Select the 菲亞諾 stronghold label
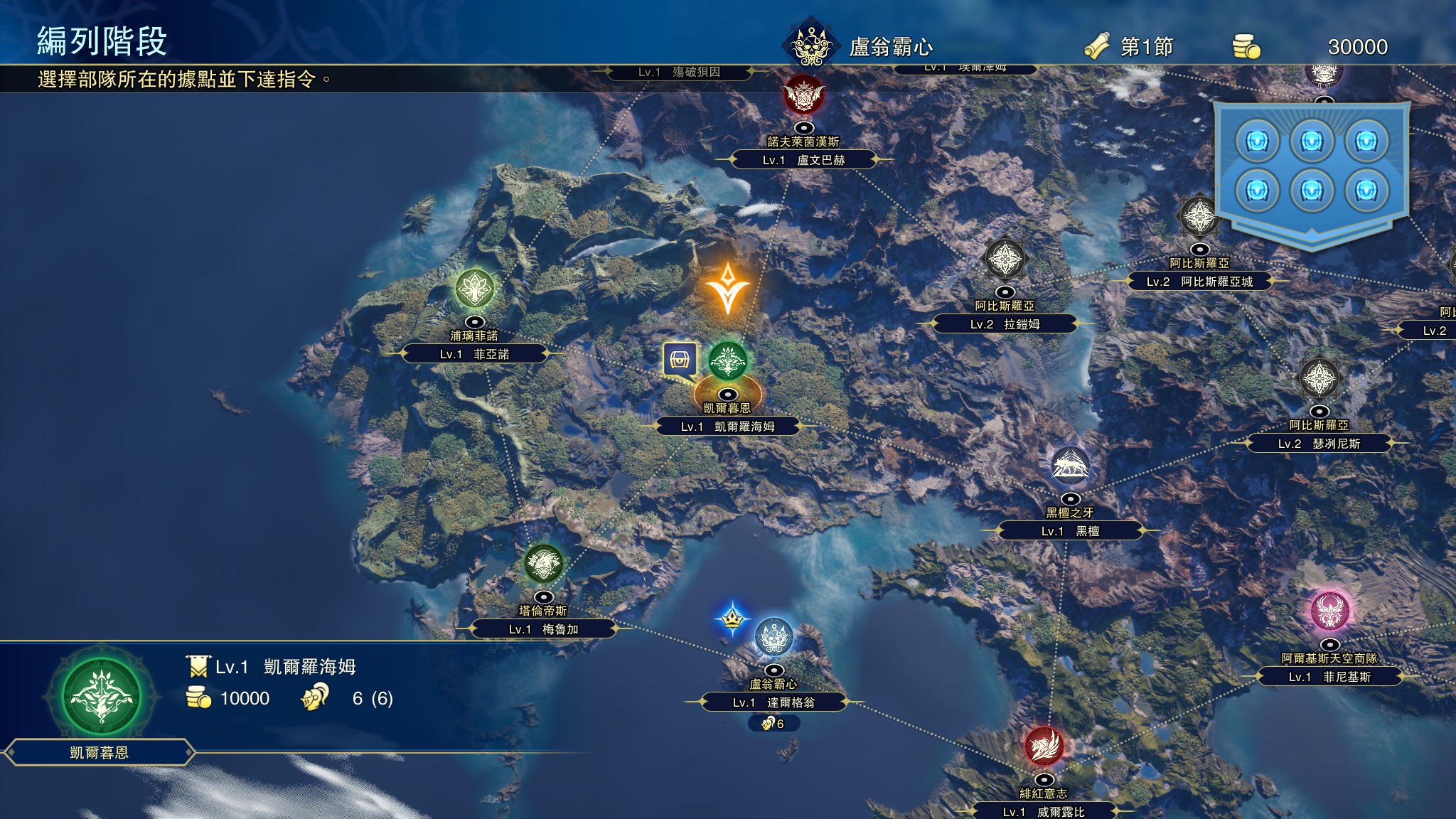The height and width of the screenshot is (819, 1456). pyautogui.click(x=474, y=354)
